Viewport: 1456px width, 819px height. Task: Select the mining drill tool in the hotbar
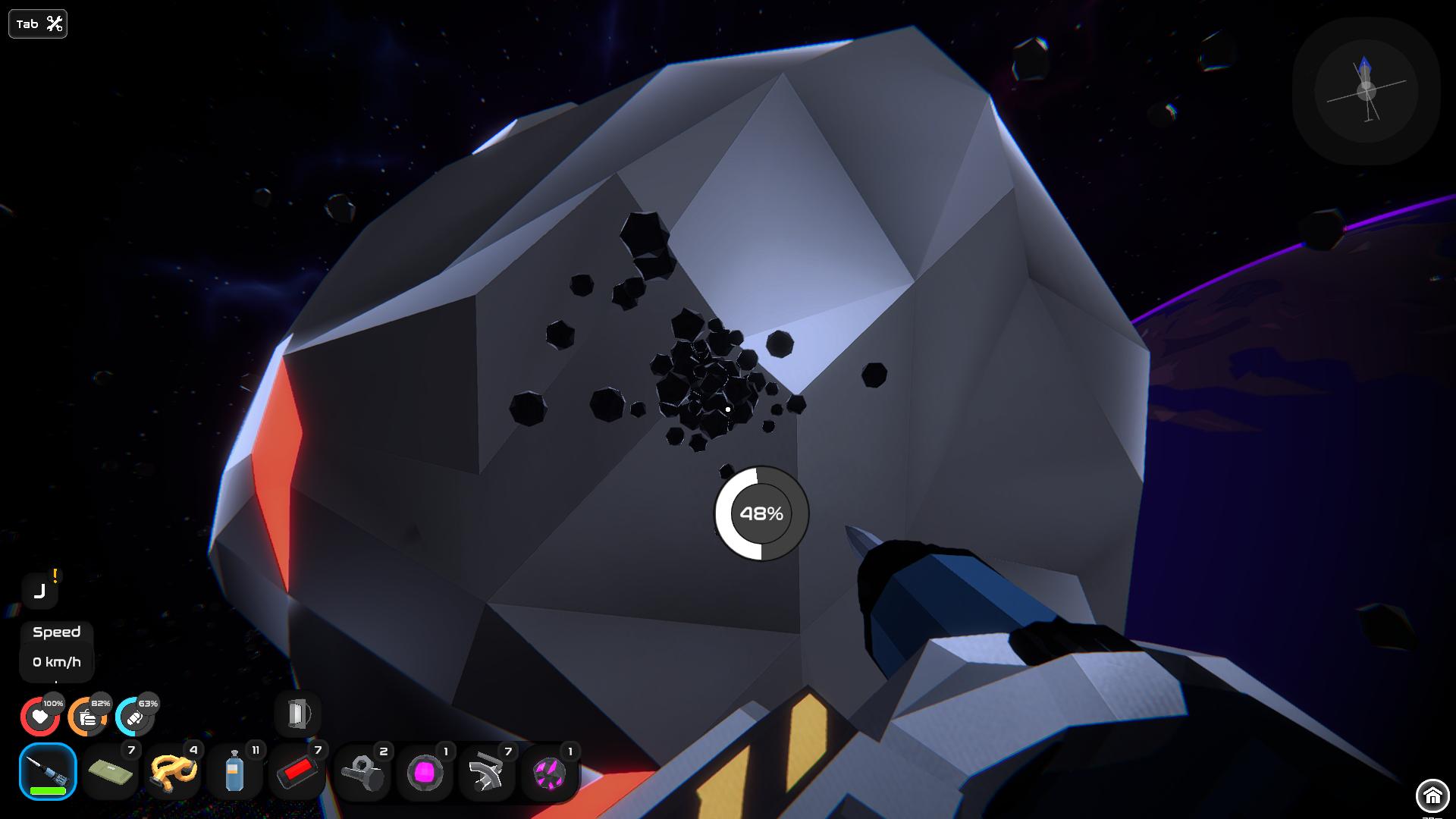click(47, 772)
